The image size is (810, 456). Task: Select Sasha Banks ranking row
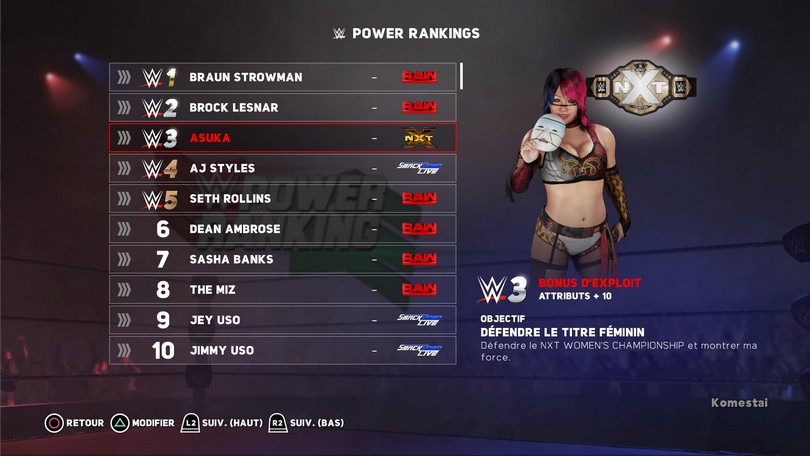(x=282, y=259)
